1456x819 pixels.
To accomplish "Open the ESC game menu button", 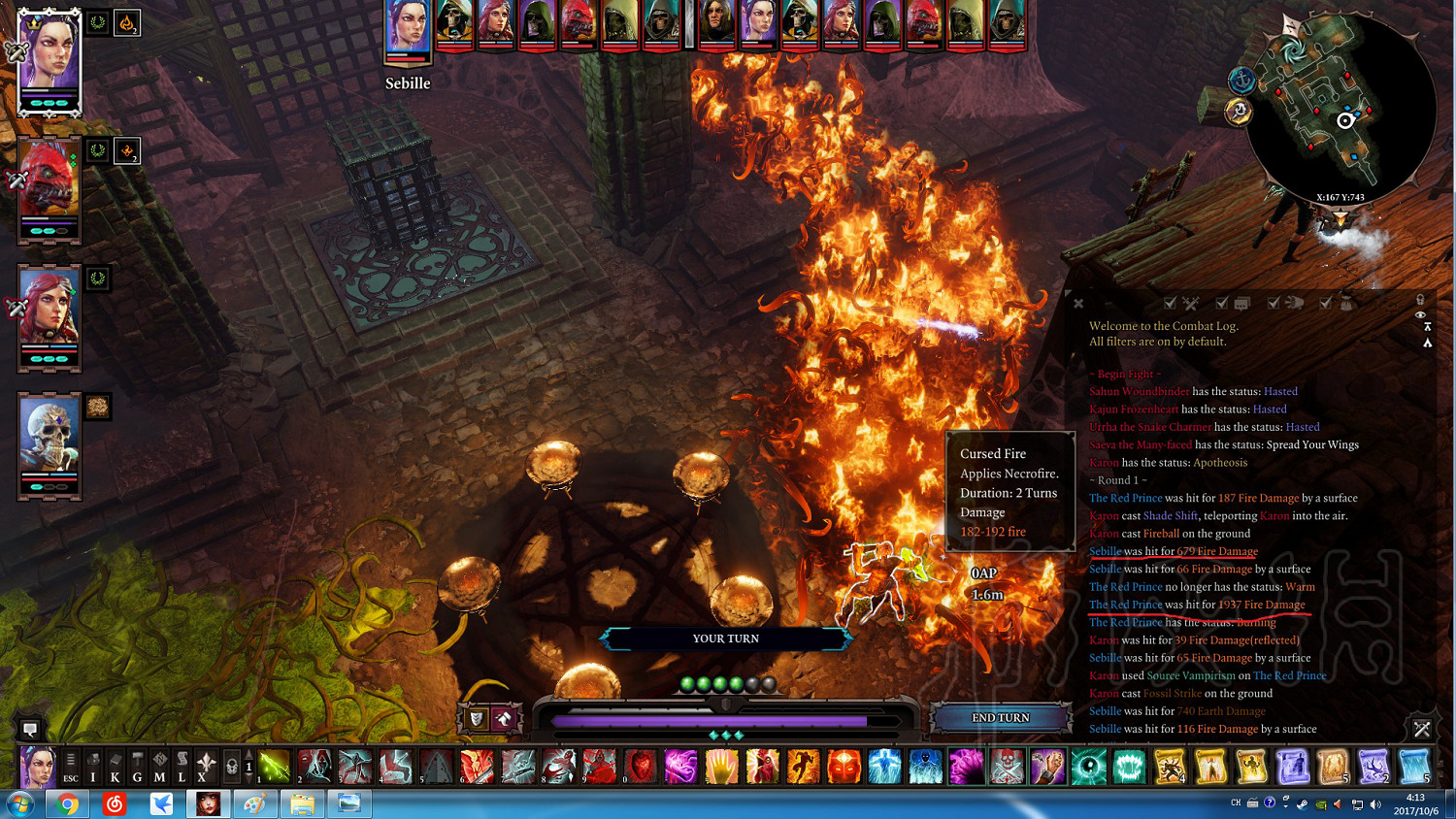I will (70, 767).
